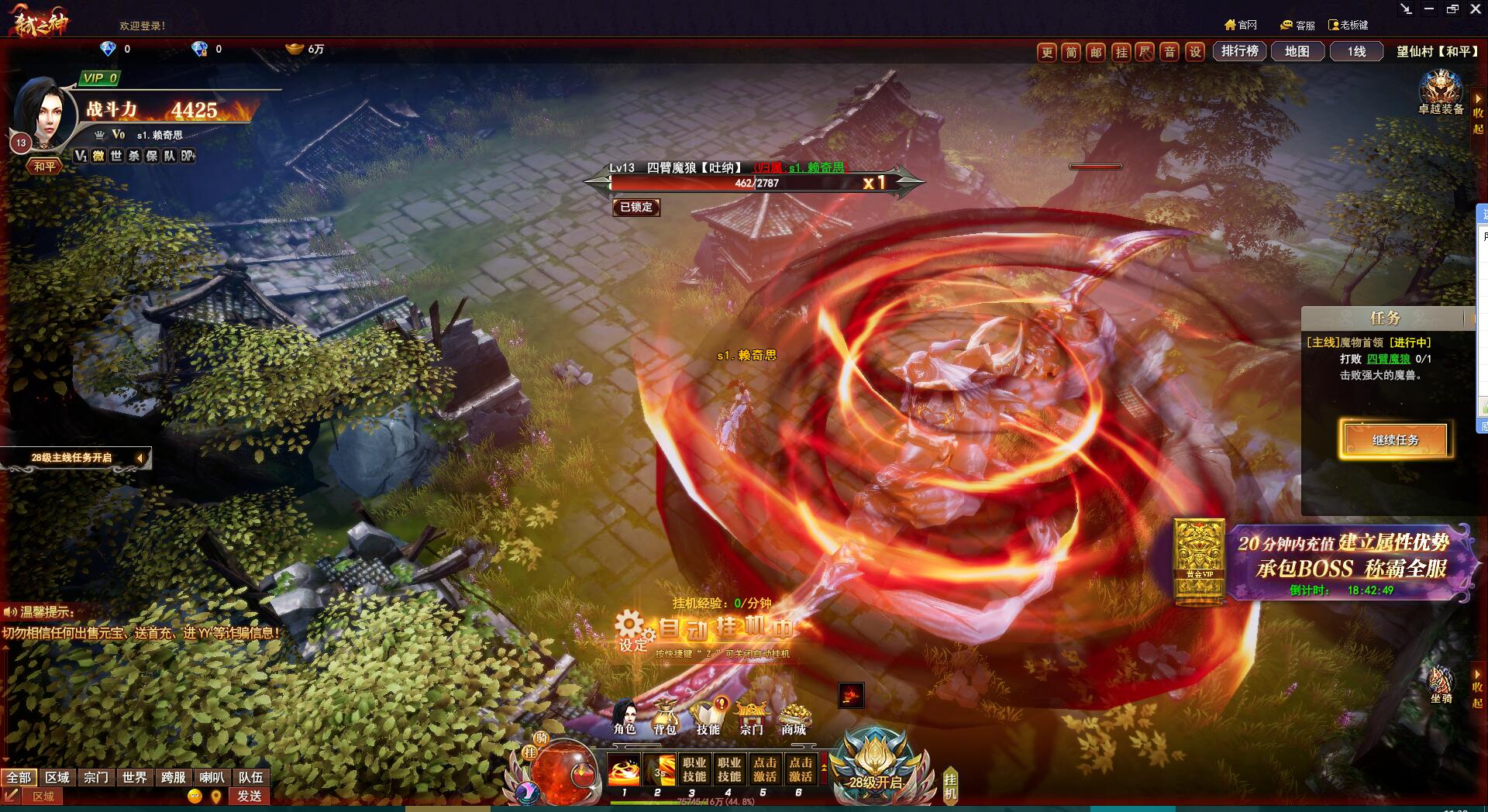Open the 商城 shop
This screenshot has height=812, width=1488.
click(x=794, y=717)
